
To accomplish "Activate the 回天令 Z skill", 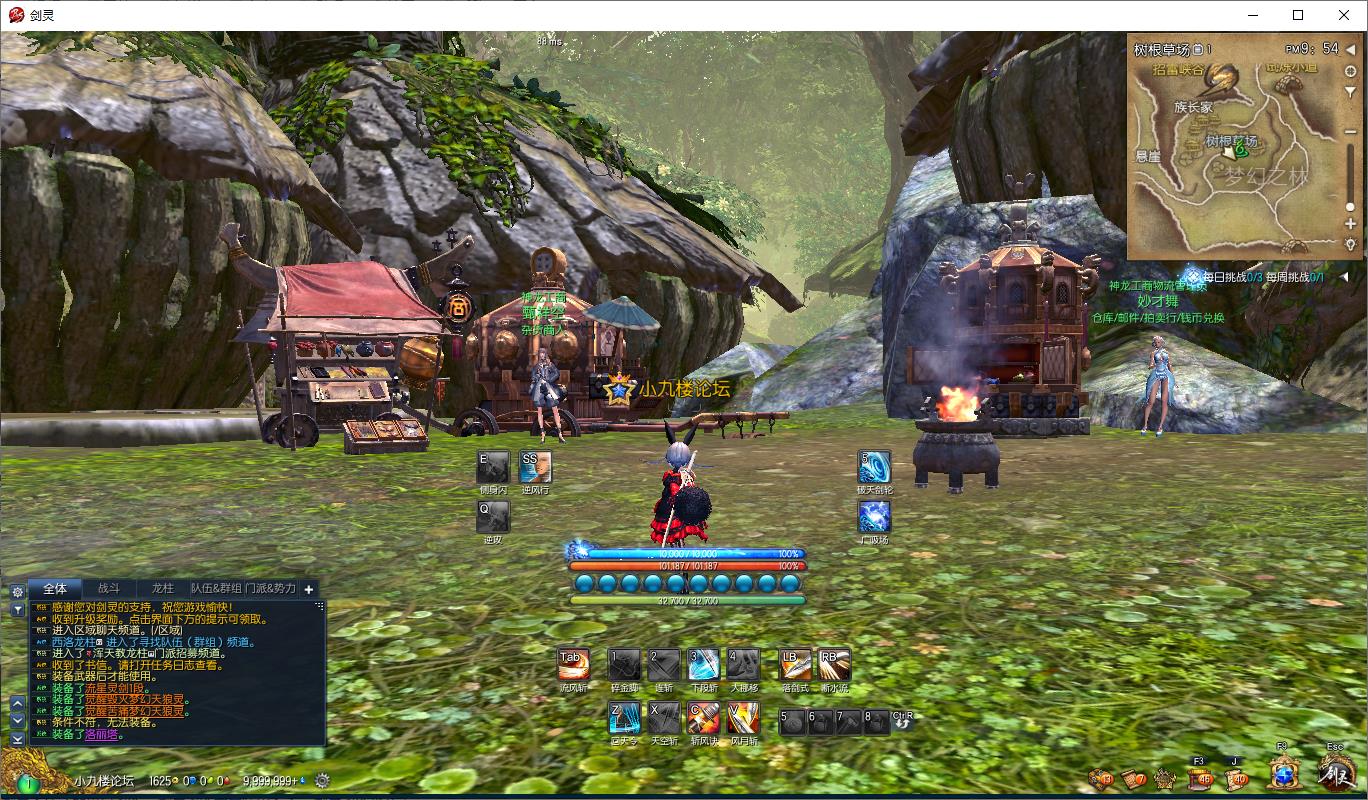I will click(624, 718).
